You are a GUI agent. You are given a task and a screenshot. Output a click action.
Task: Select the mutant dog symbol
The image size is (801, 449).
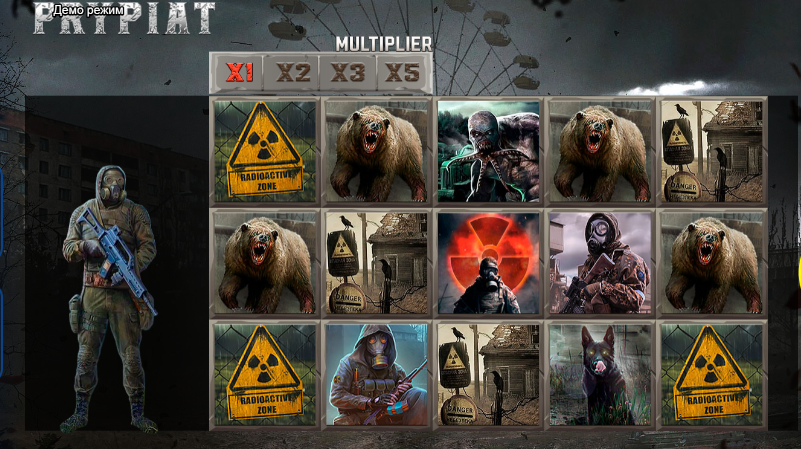(x=600, y=375)
